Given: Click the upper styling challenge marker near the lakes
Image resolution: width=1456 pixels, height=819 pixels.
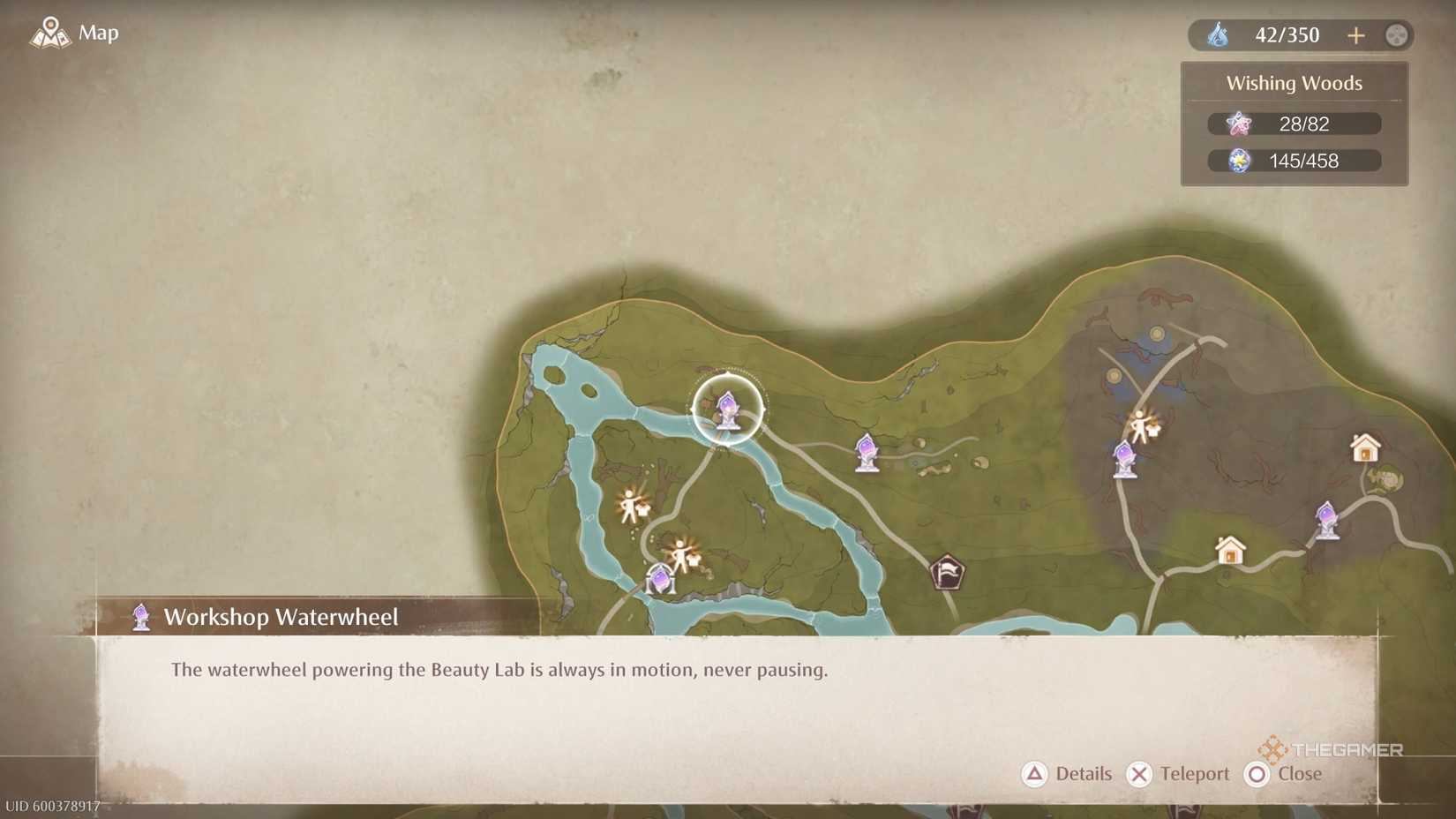Looking at the screenshot, I should pyautogui.click(x=628, y=503).
